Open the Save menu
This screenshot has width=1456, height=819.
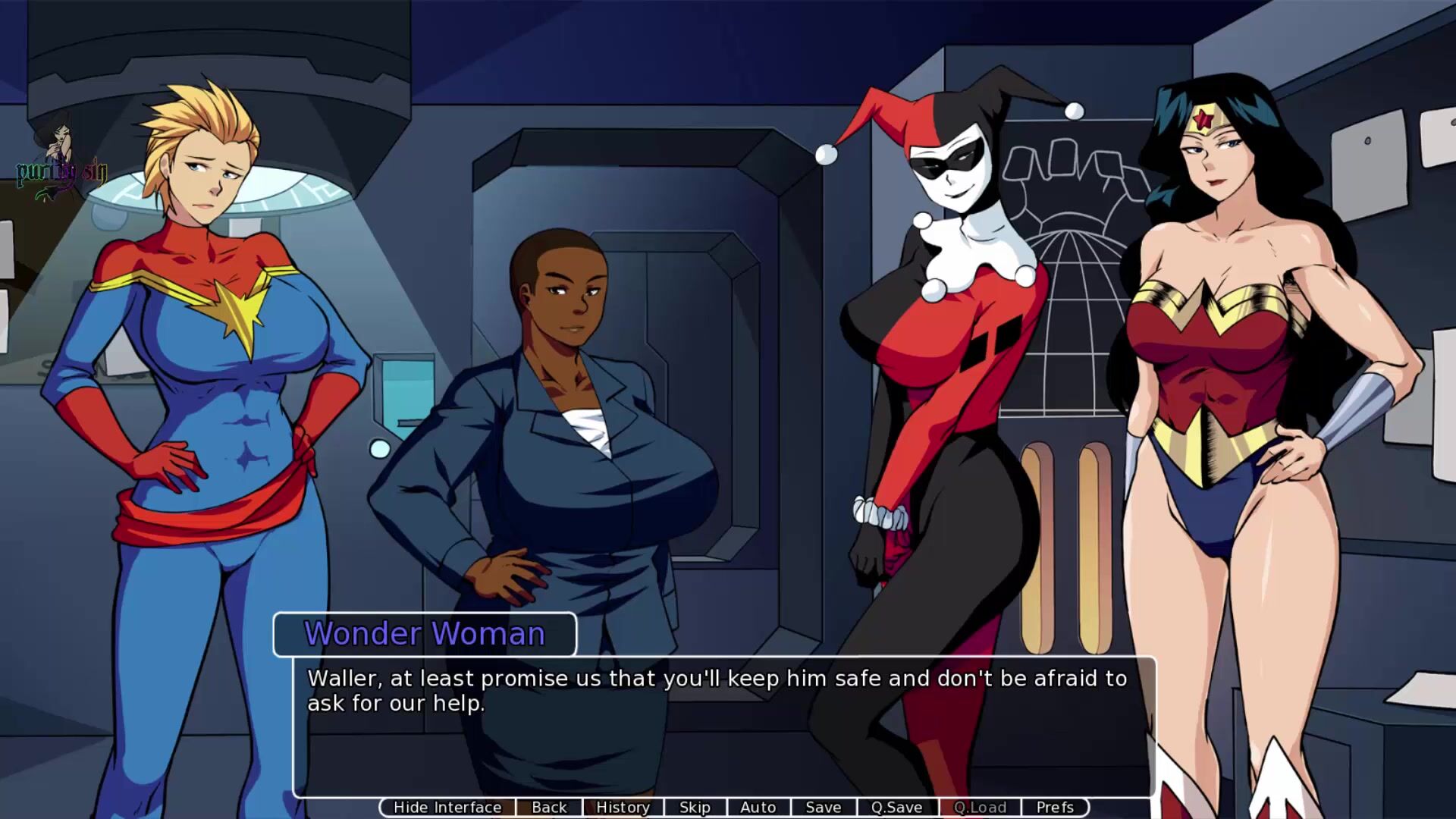coord(823,808)
